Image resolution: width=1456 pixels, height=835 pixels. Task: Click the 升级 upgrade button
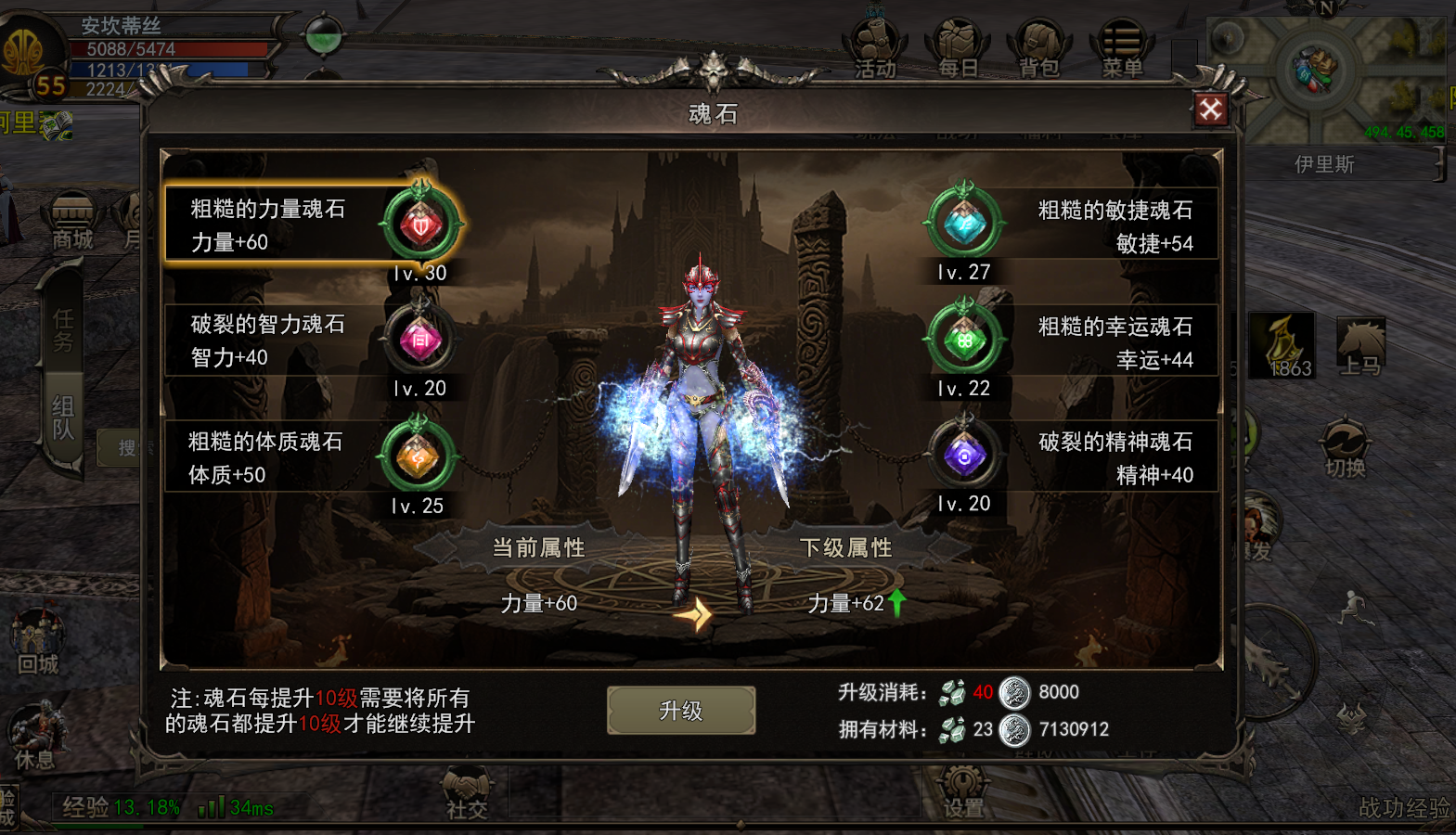[x=680, y=711]
